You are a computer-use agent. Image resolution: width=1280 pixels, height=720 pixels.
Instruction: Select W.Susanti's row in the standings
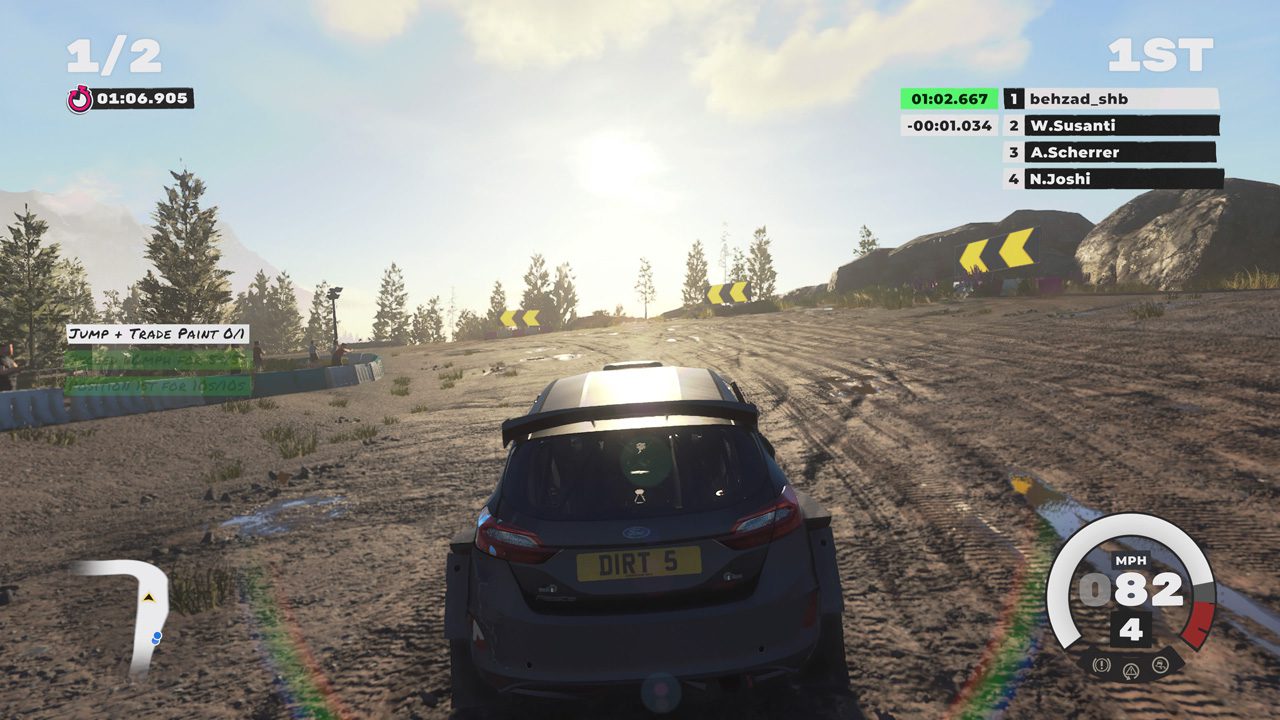click(1110, 126)
